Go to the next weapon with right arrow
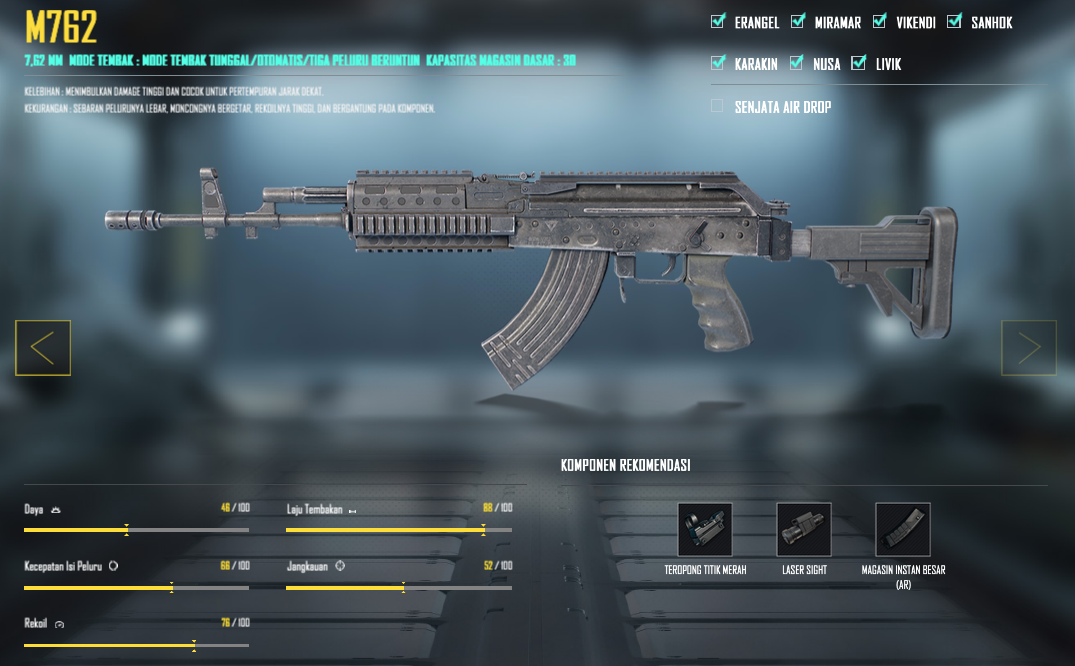The height and width of the screenshot is (666, 1075). click(x=1029, y=348)
